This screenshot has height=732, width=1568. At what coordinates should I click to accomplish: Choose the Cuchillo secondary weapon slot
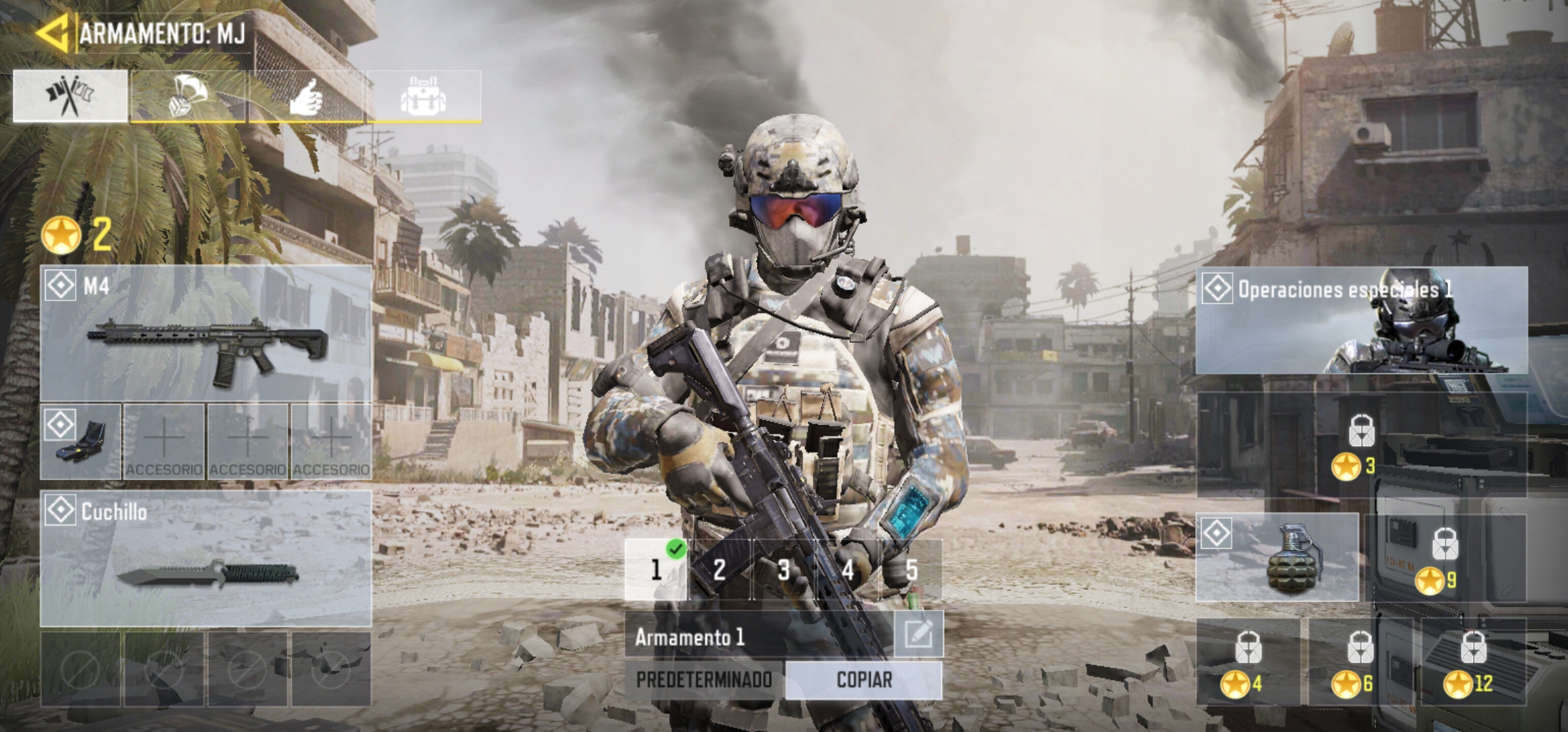click(x=205, y=558)
